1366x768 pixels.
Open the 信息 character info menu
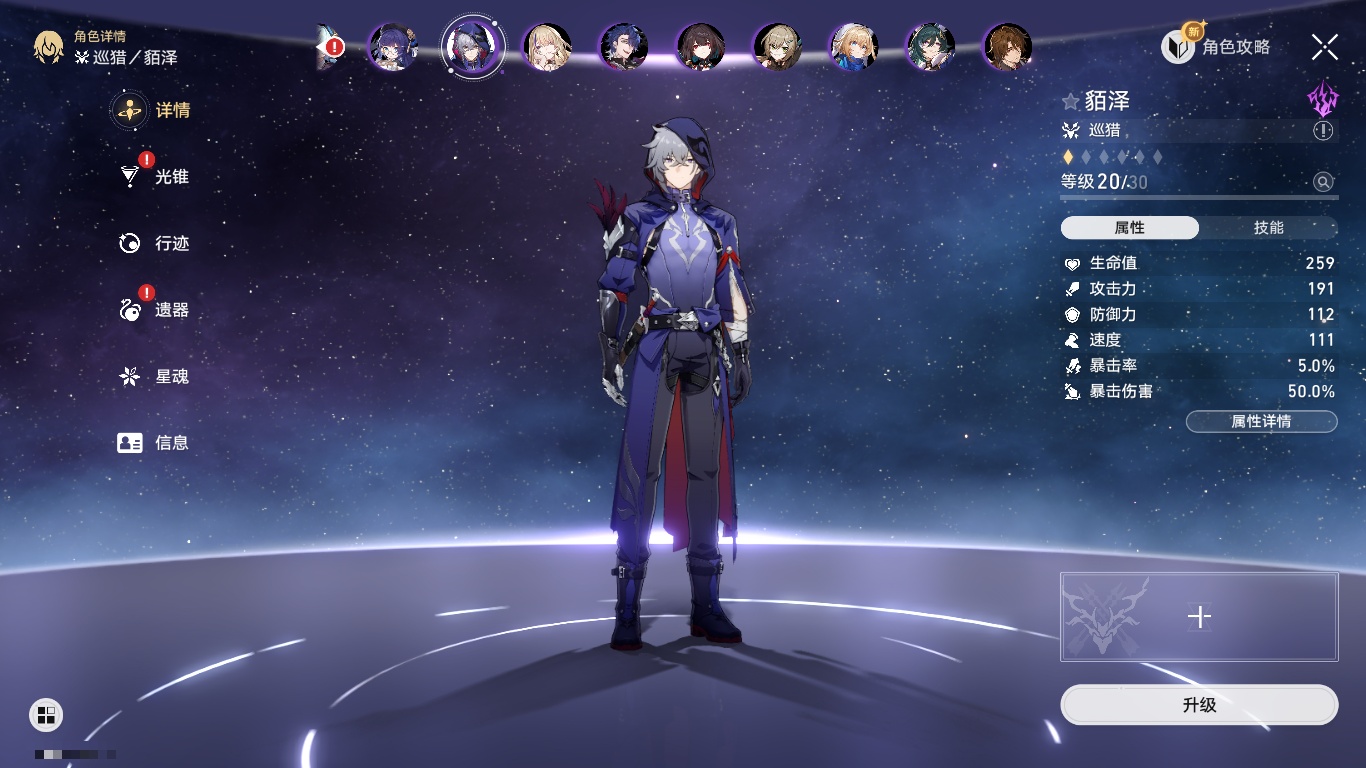pos(155,442)
